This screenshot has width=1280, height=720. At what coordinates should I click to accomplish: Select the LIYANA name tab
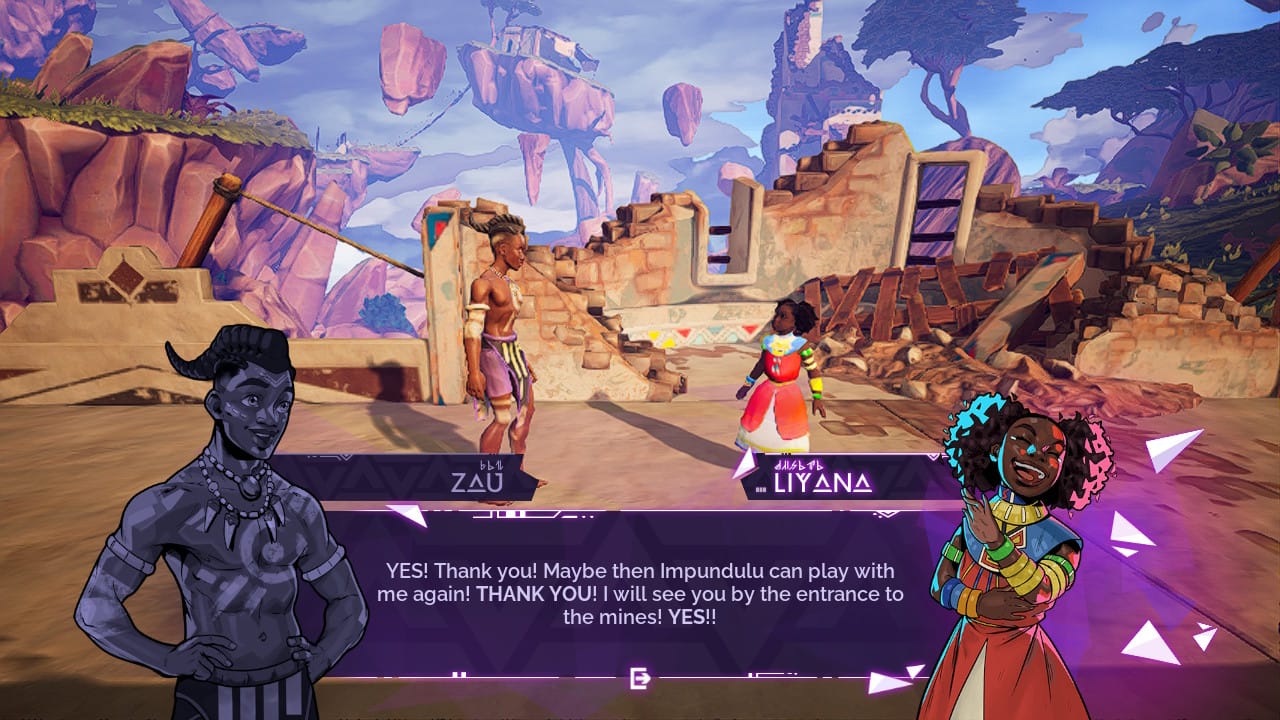point(822,483)
